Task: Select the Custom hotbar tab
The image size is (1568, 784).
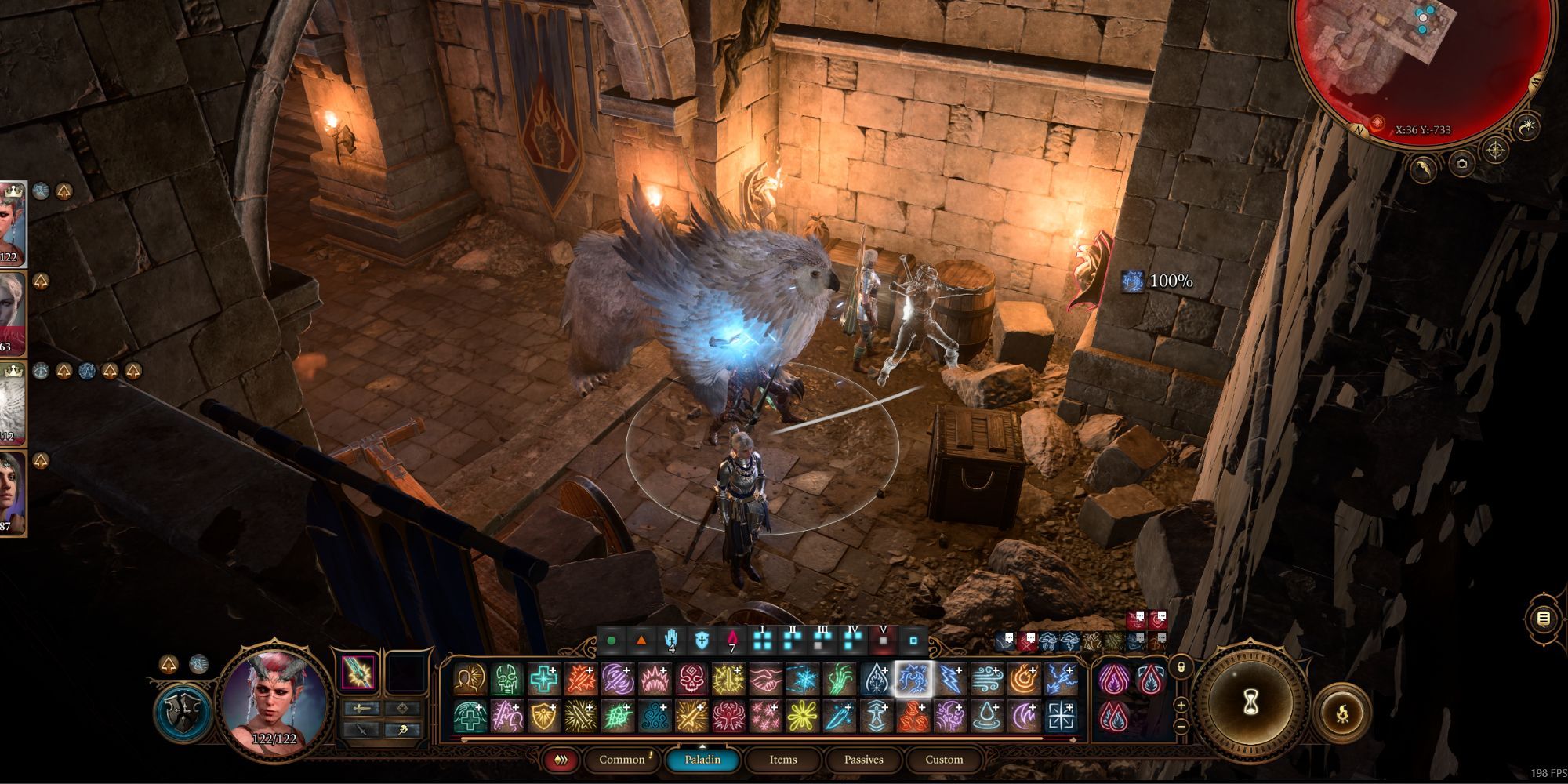Action: click(944, 759)
